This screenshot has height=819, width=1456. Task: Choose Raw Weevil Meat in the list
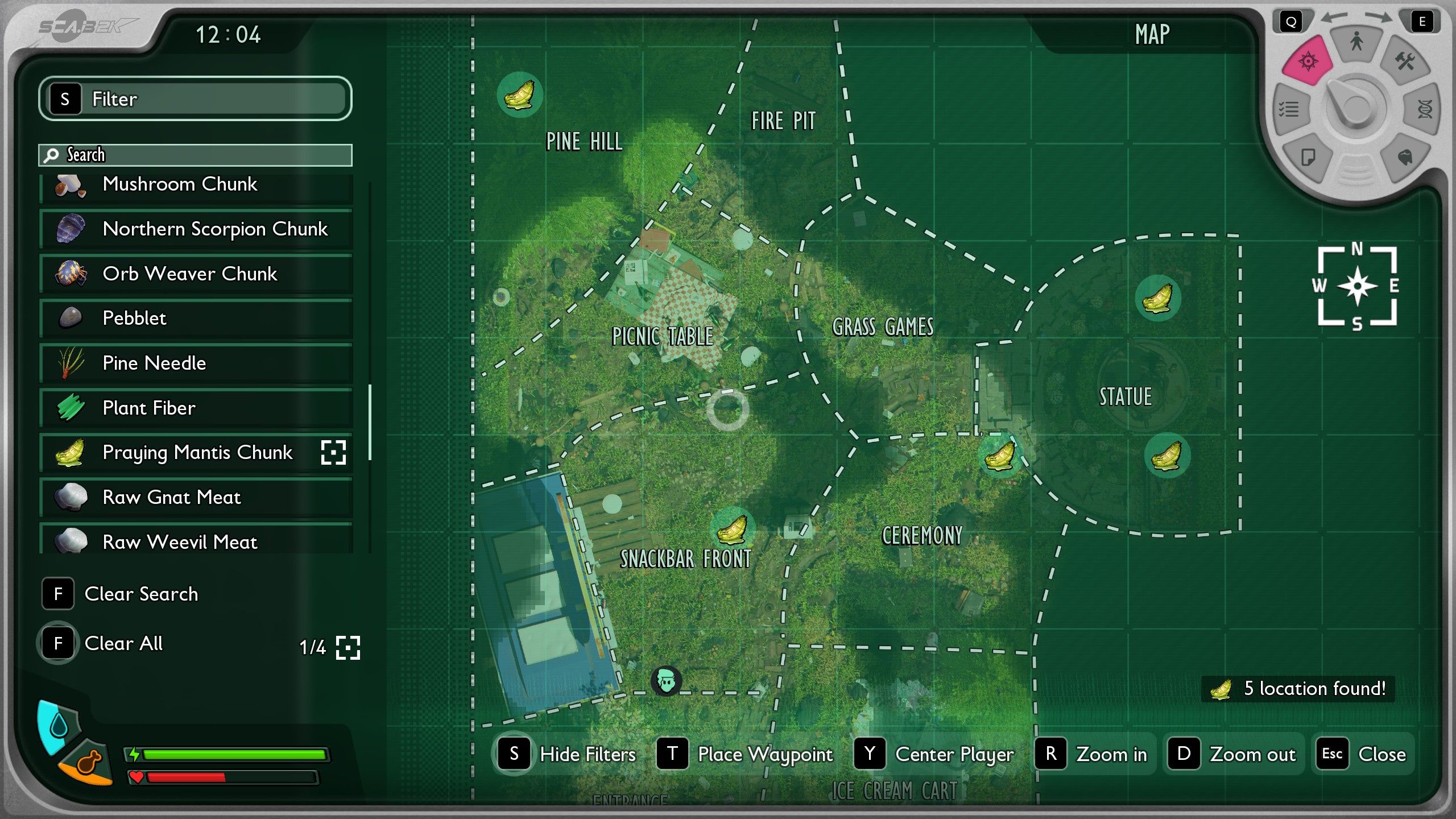coord(196,541)
